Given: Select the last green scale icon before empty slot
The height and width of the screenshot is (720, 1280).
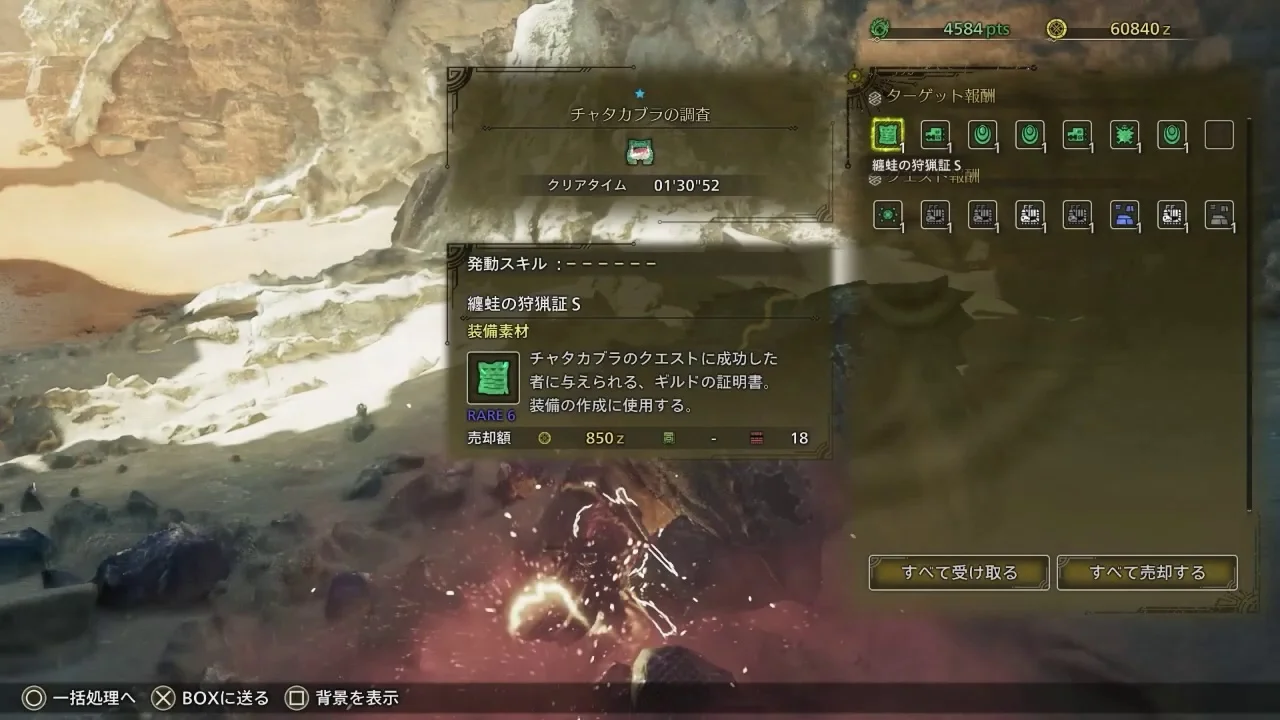Looking at the screenshot, I should pyautogui.click(x=1172, y=136).
